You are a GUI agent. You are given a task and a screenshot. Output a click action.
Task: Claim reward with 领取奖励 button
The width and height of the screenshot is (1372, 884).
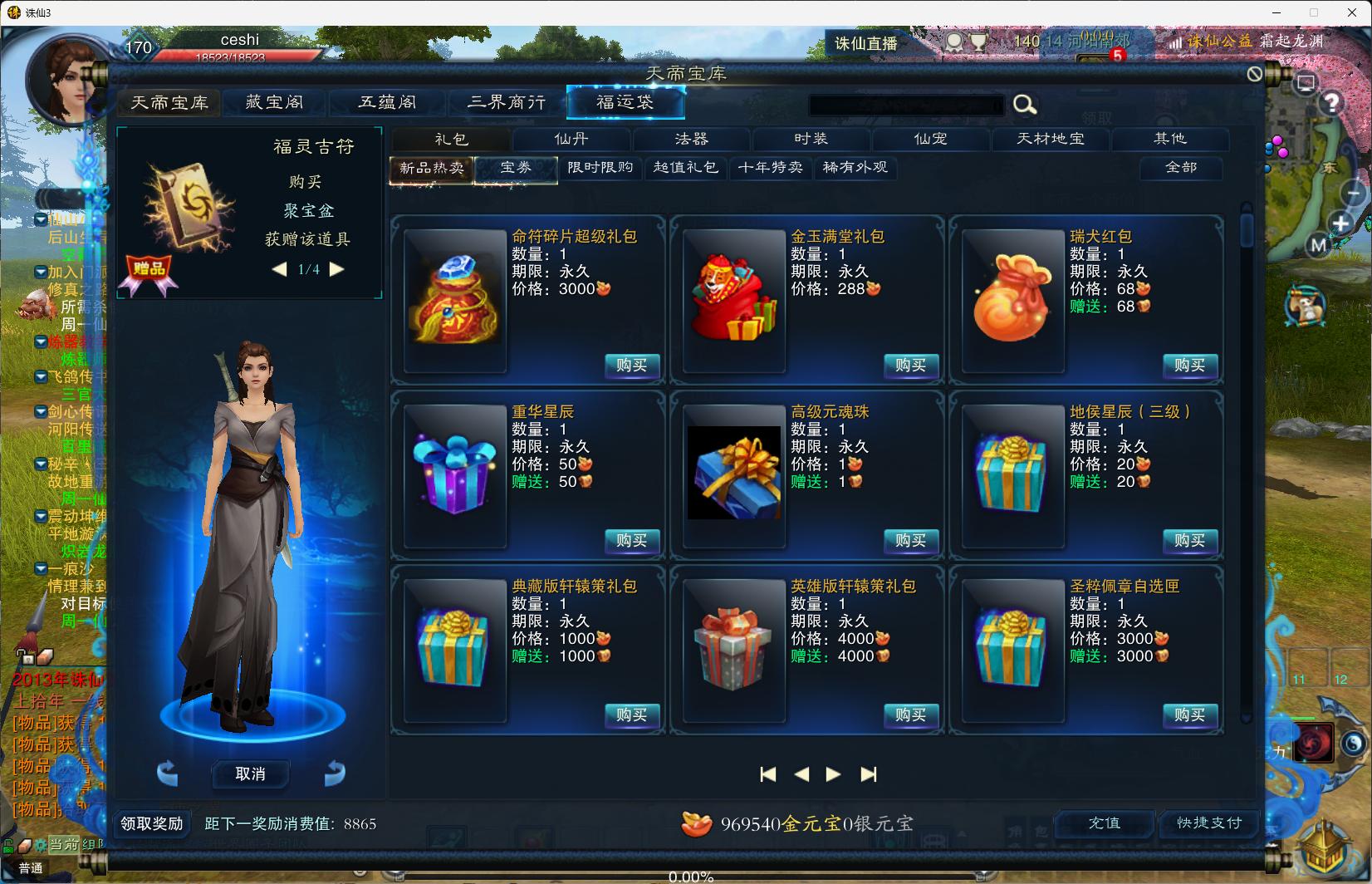click(152, 823)
